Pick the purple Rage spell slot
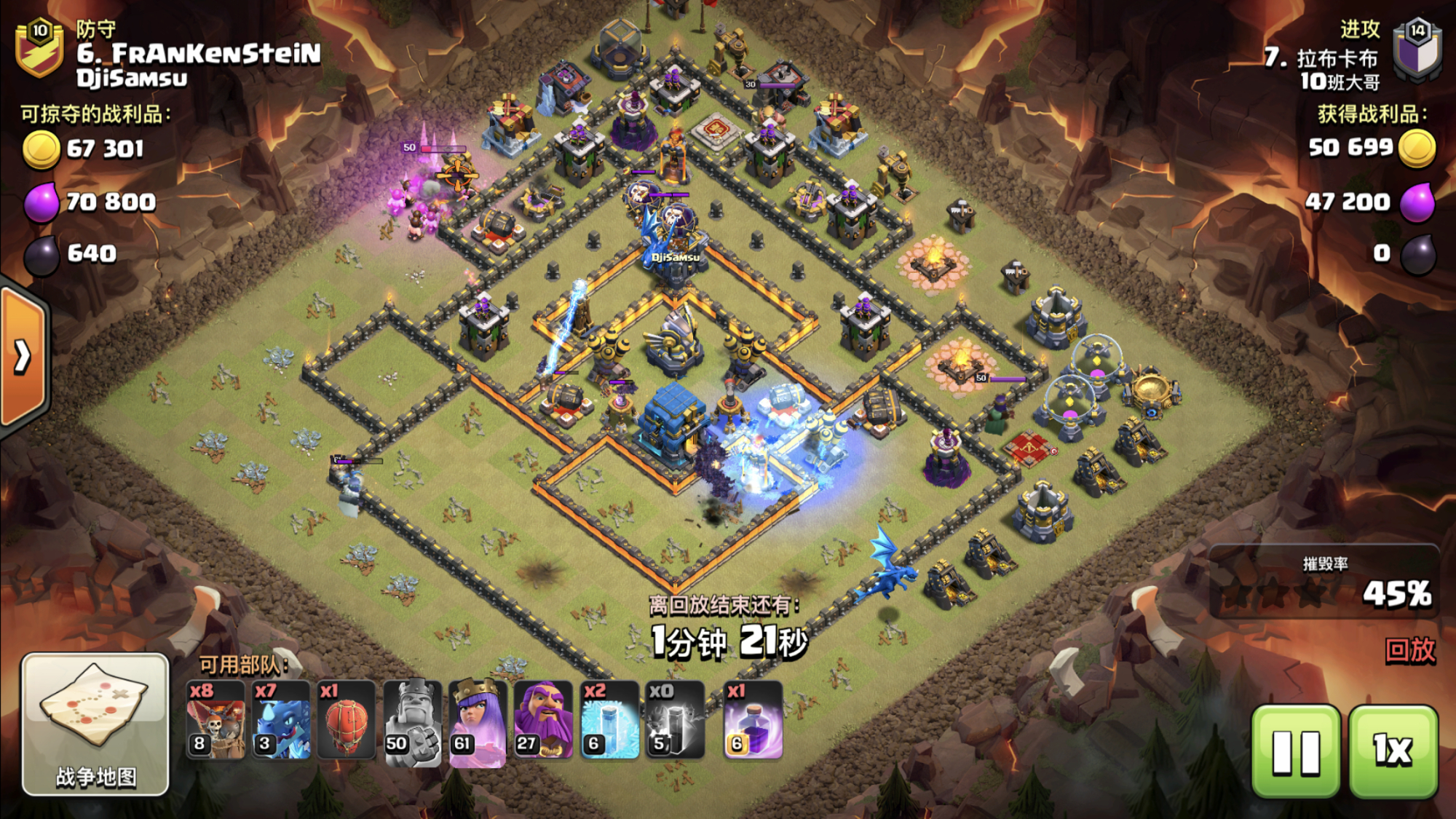Screen dimensions: 1456x819 tap(753, 721)
